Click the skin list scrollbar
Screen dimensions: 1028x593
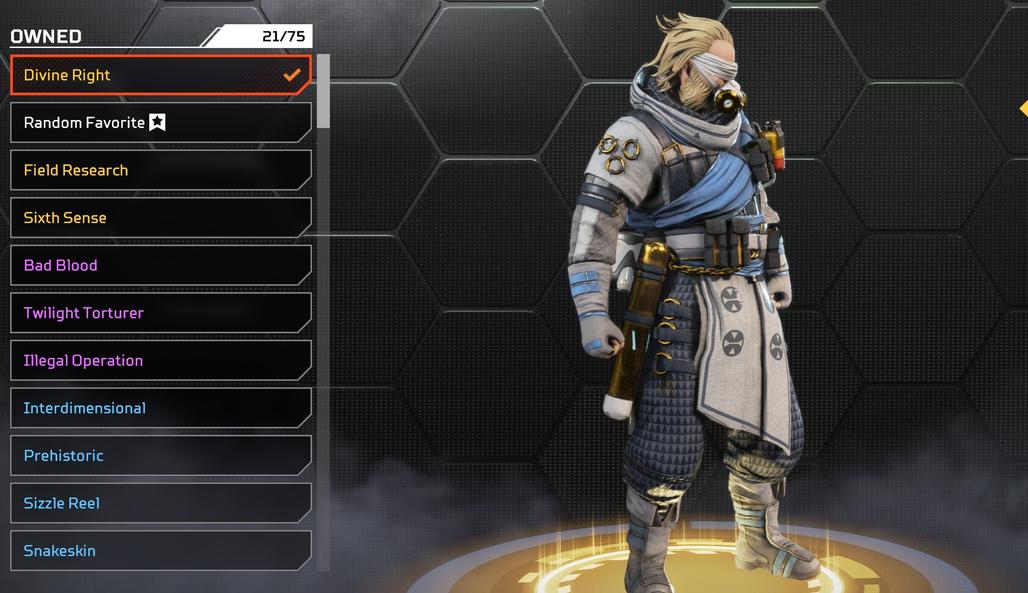pos(323,92)
